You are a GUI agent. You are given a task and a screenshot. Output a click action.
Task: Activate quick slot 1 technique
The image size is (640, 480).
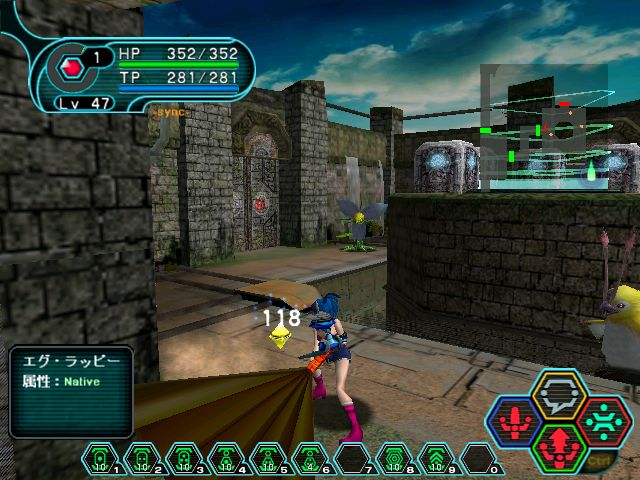(101, 458)
